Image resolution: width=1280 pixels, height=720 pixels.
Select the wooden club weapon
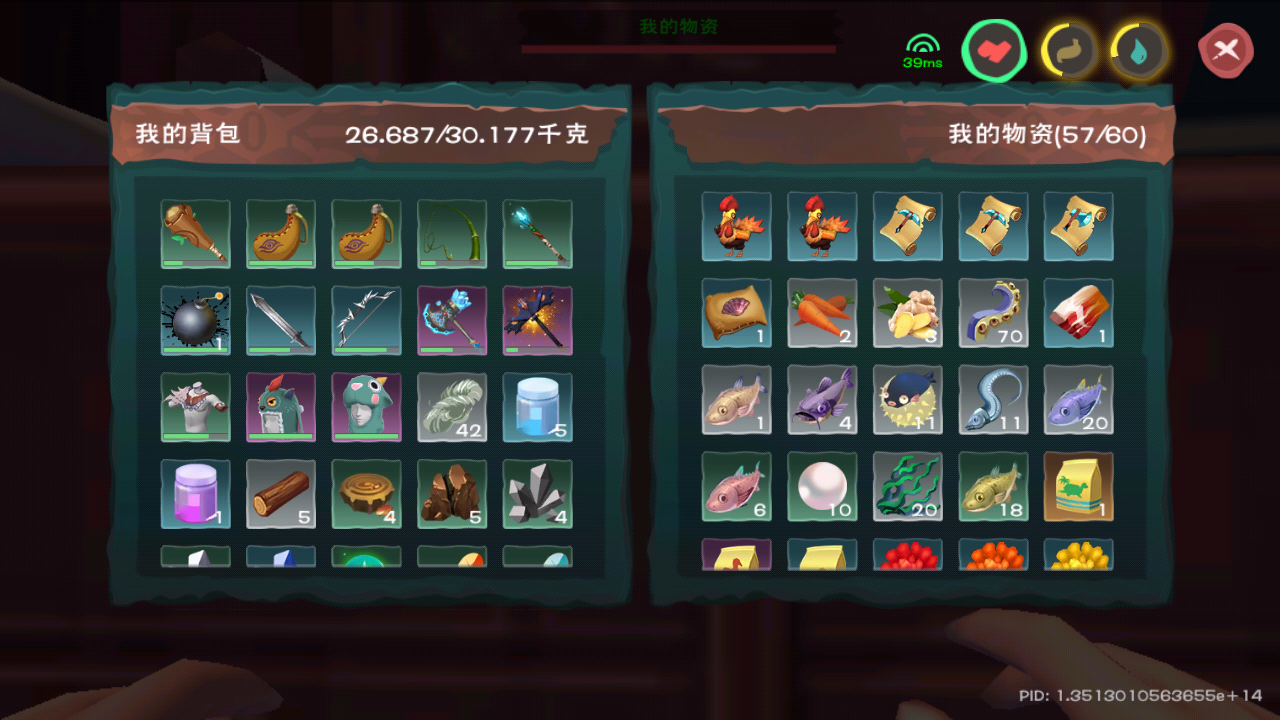195,234
